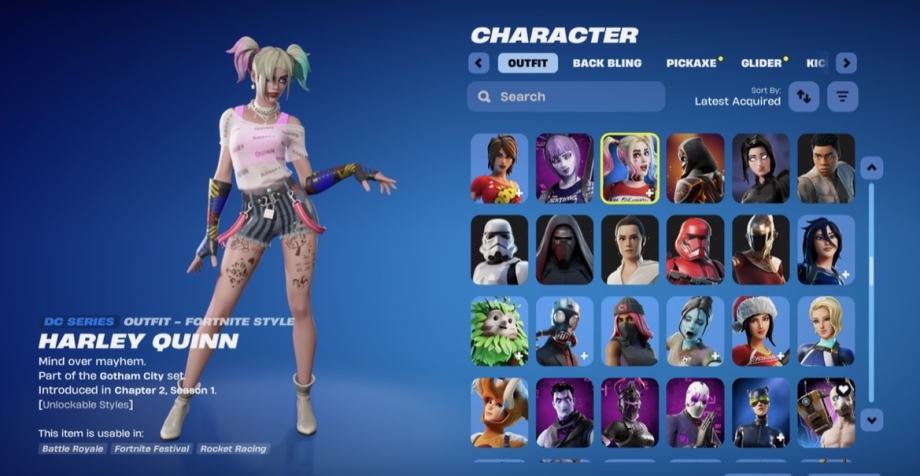Select the highlighted Harley Quinn outfit tile
Image resolution: width=920 pixels, height=476 pixels.
[x=630, y=168]
